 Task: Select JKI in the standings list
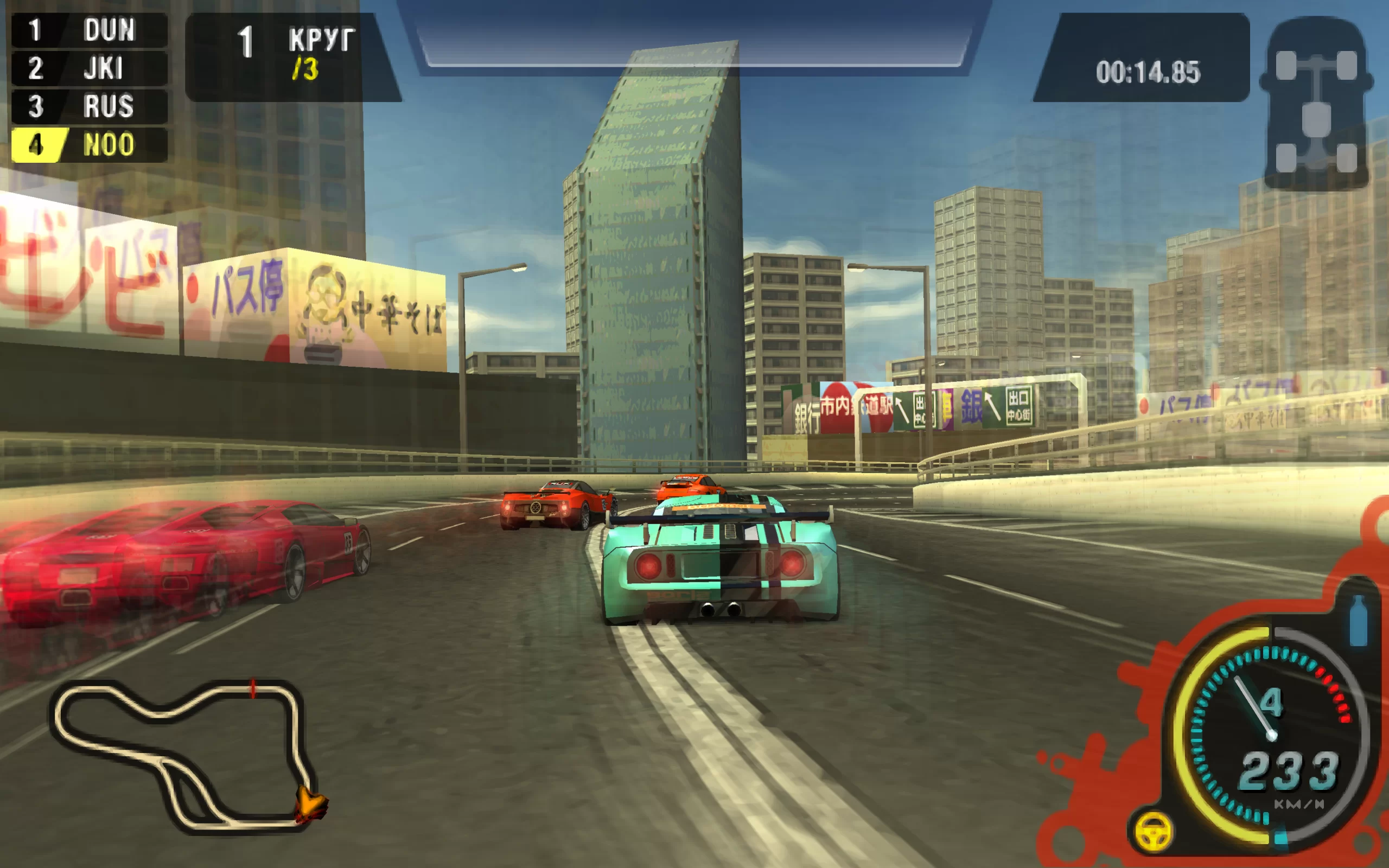[x=90, y=68]
